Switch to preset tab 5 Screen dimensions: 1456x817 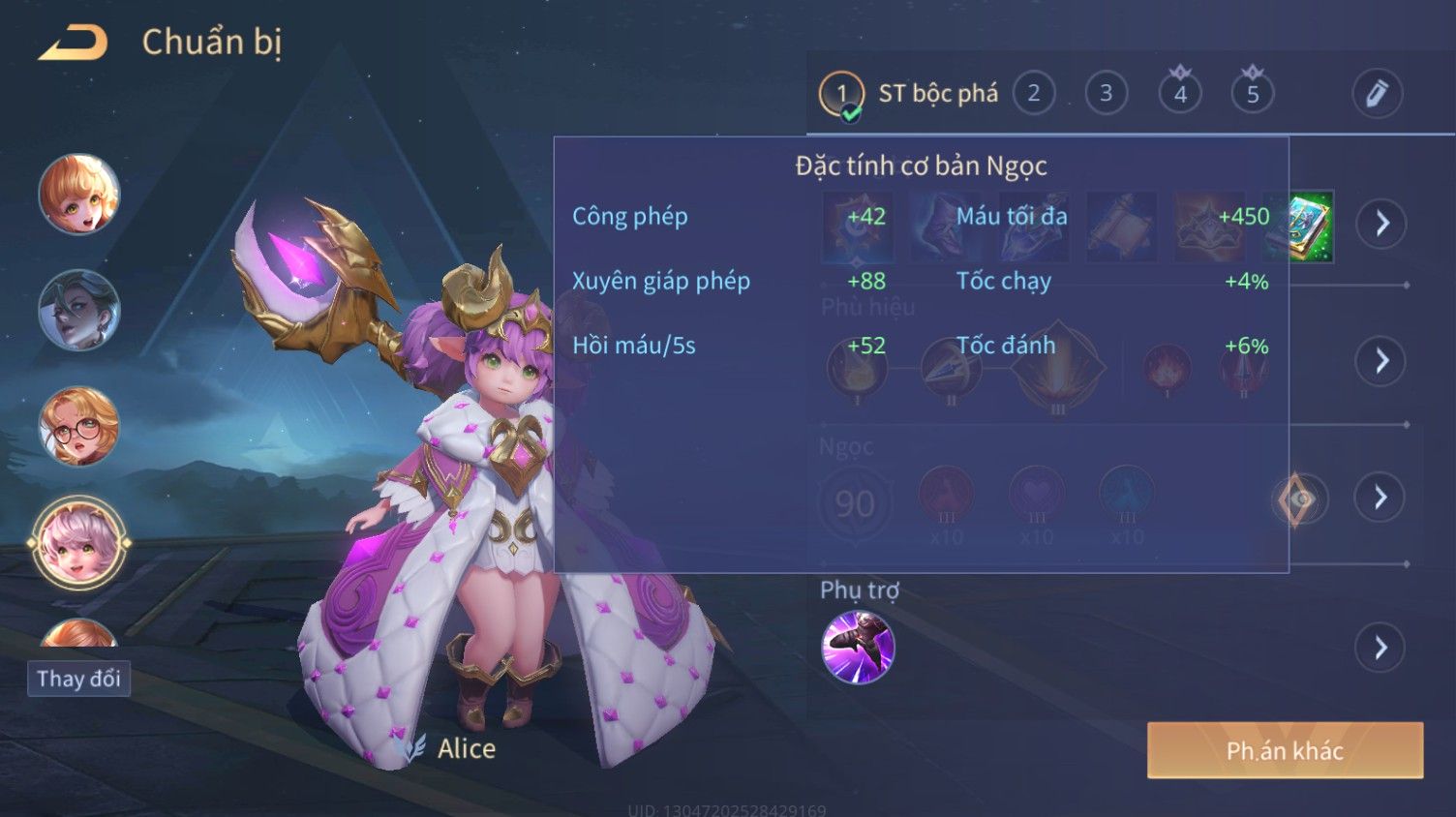click(1252, 94)
